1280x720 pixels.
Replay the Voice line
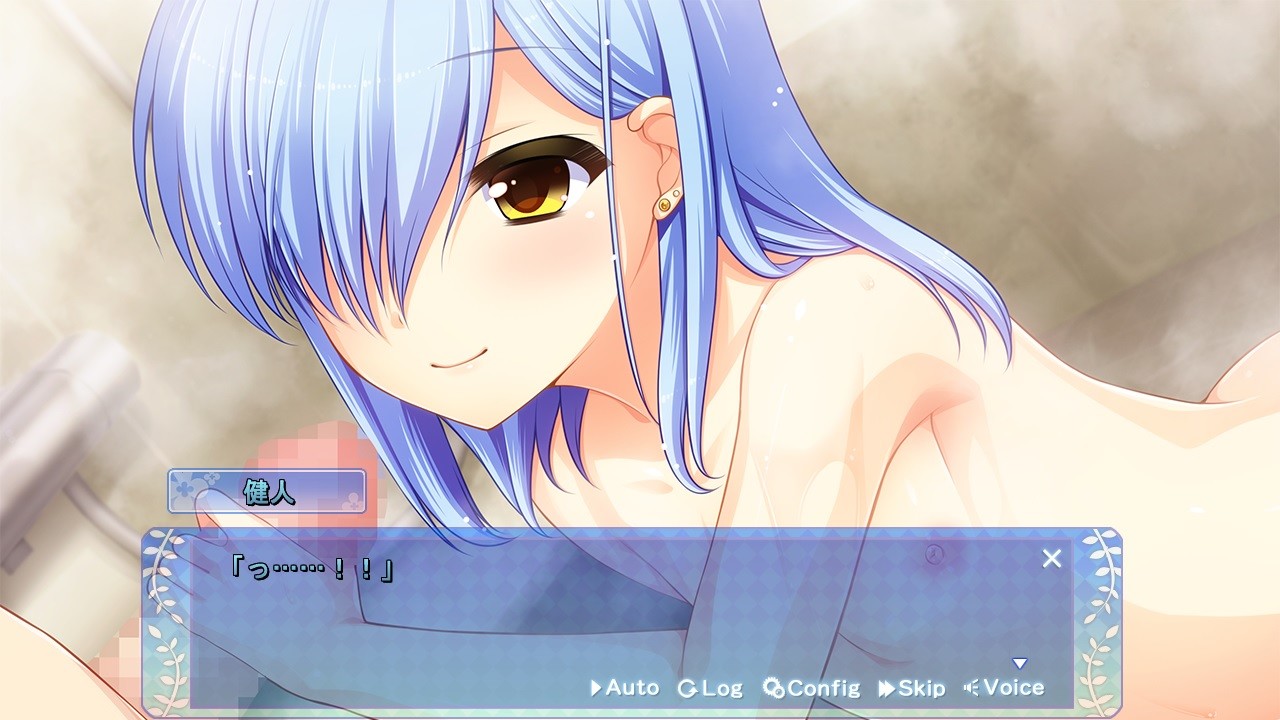(1004, 688)
